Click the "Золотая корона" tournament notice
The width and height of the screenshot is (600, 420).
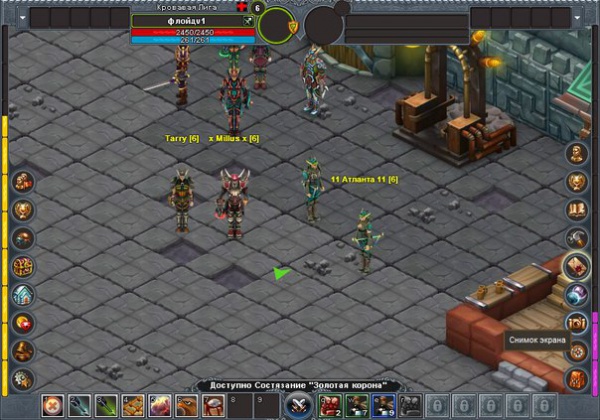pos(300,385)
